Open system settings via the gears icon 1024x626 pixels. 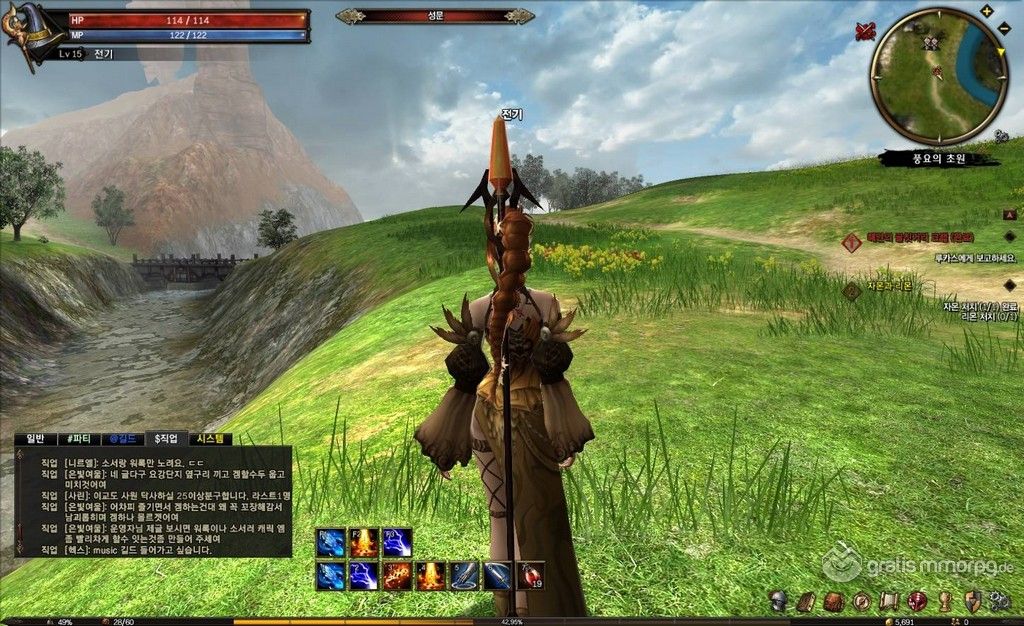tap(998, 601)
